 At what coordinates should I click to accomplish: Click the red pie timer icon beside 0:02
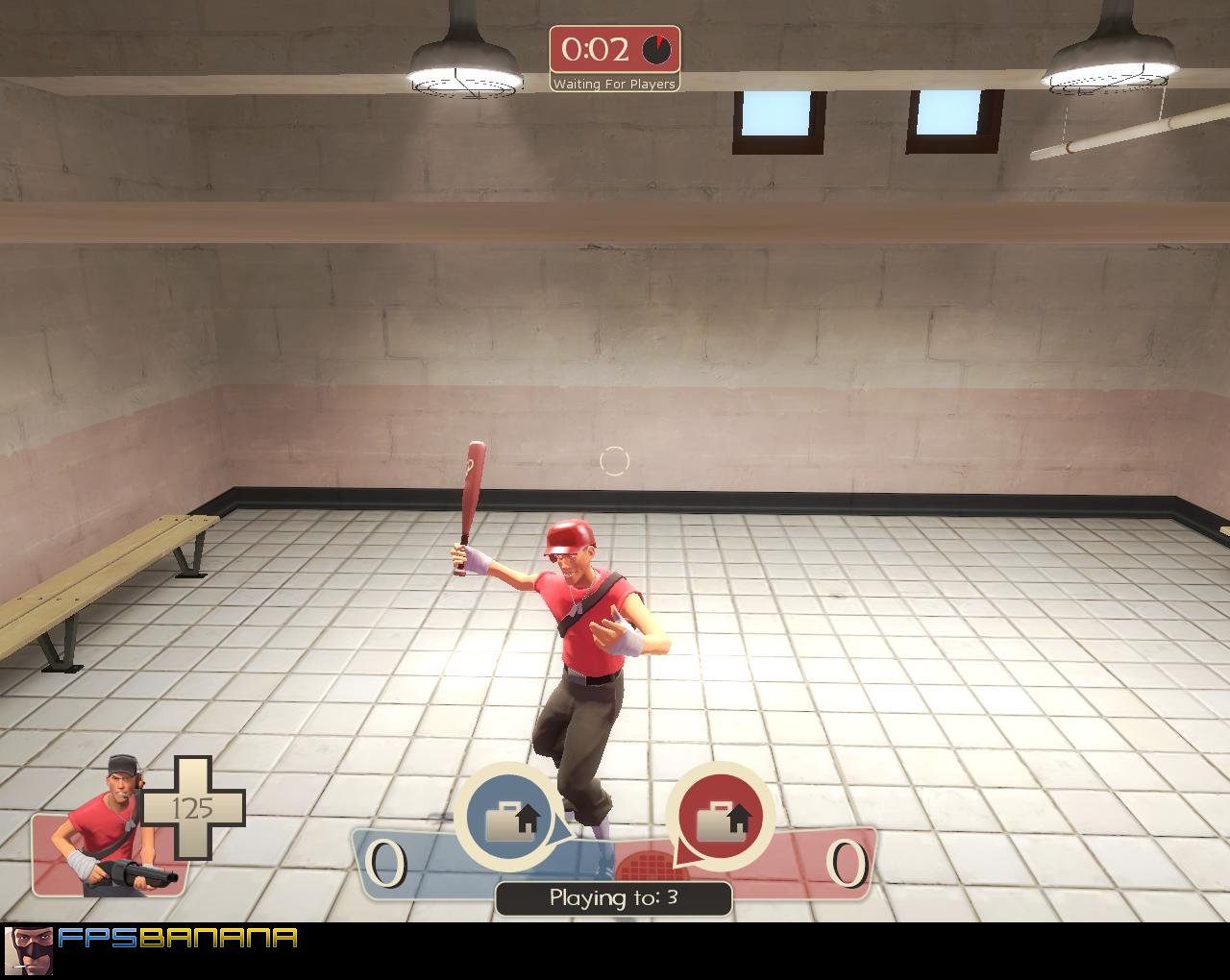click(x=657, y=52)
